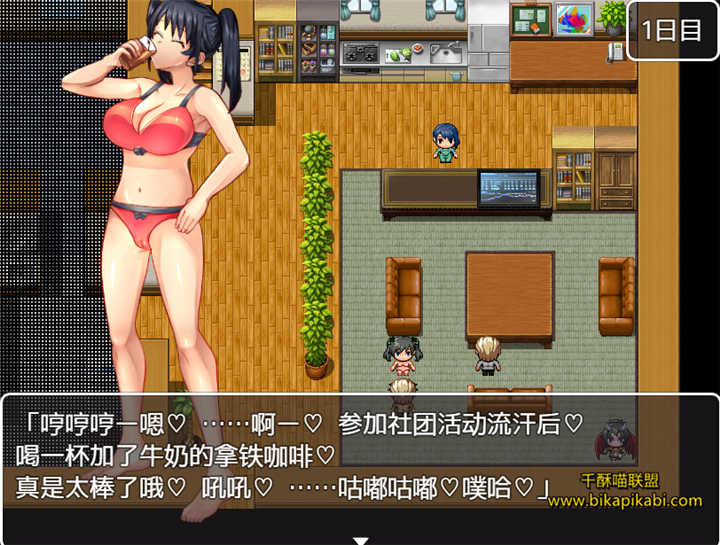Click the white continue arrow below the dialogue
This screenshot has height=545, width=720.
[x=360, y=540]
